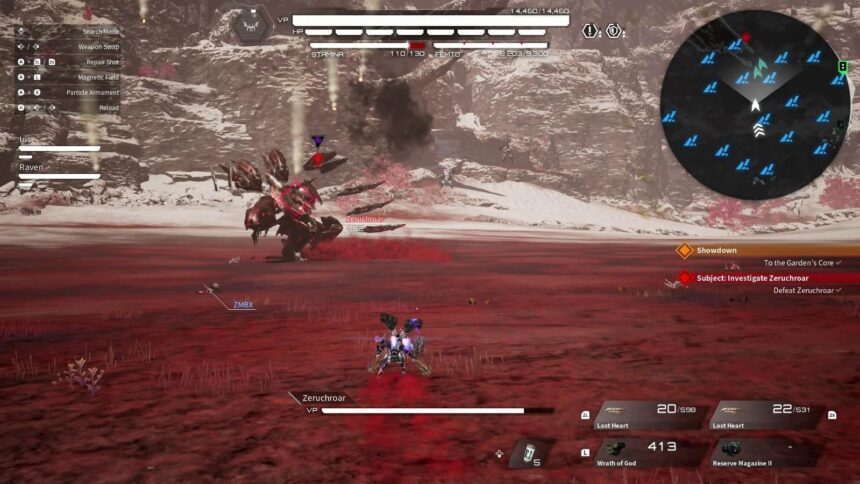Screen dimensions: 860x484
Task: Click the red target lock marker
Action: (x=318, y=158)
